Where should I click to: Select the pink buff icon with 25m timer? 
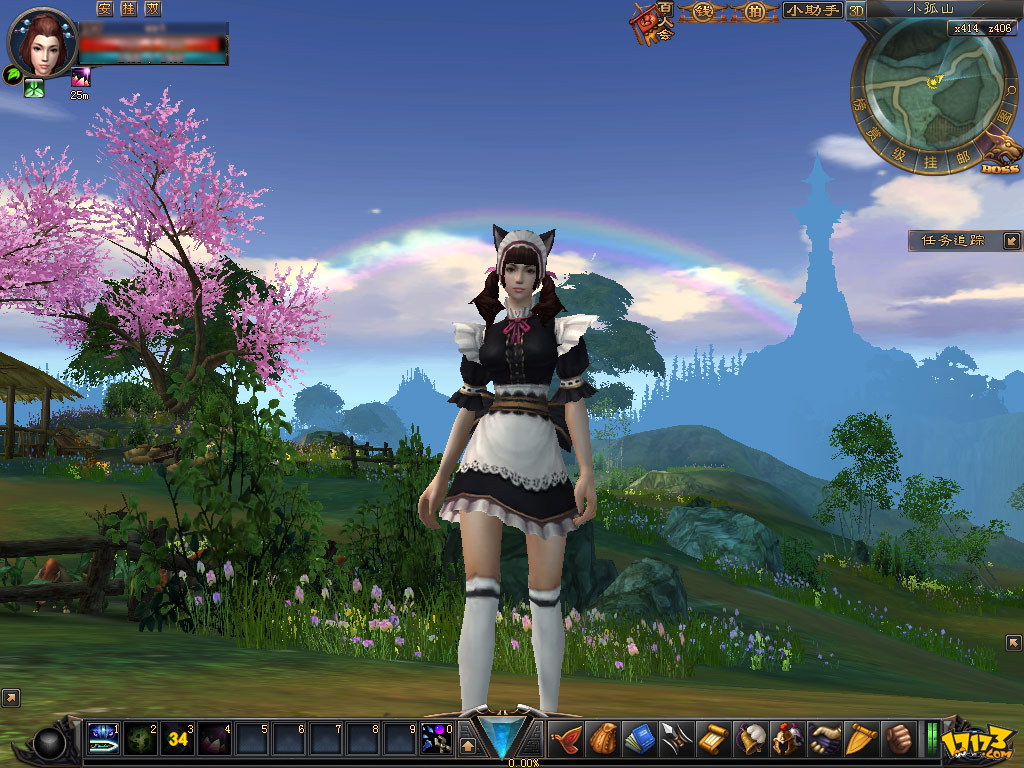[x=80, y=77]
